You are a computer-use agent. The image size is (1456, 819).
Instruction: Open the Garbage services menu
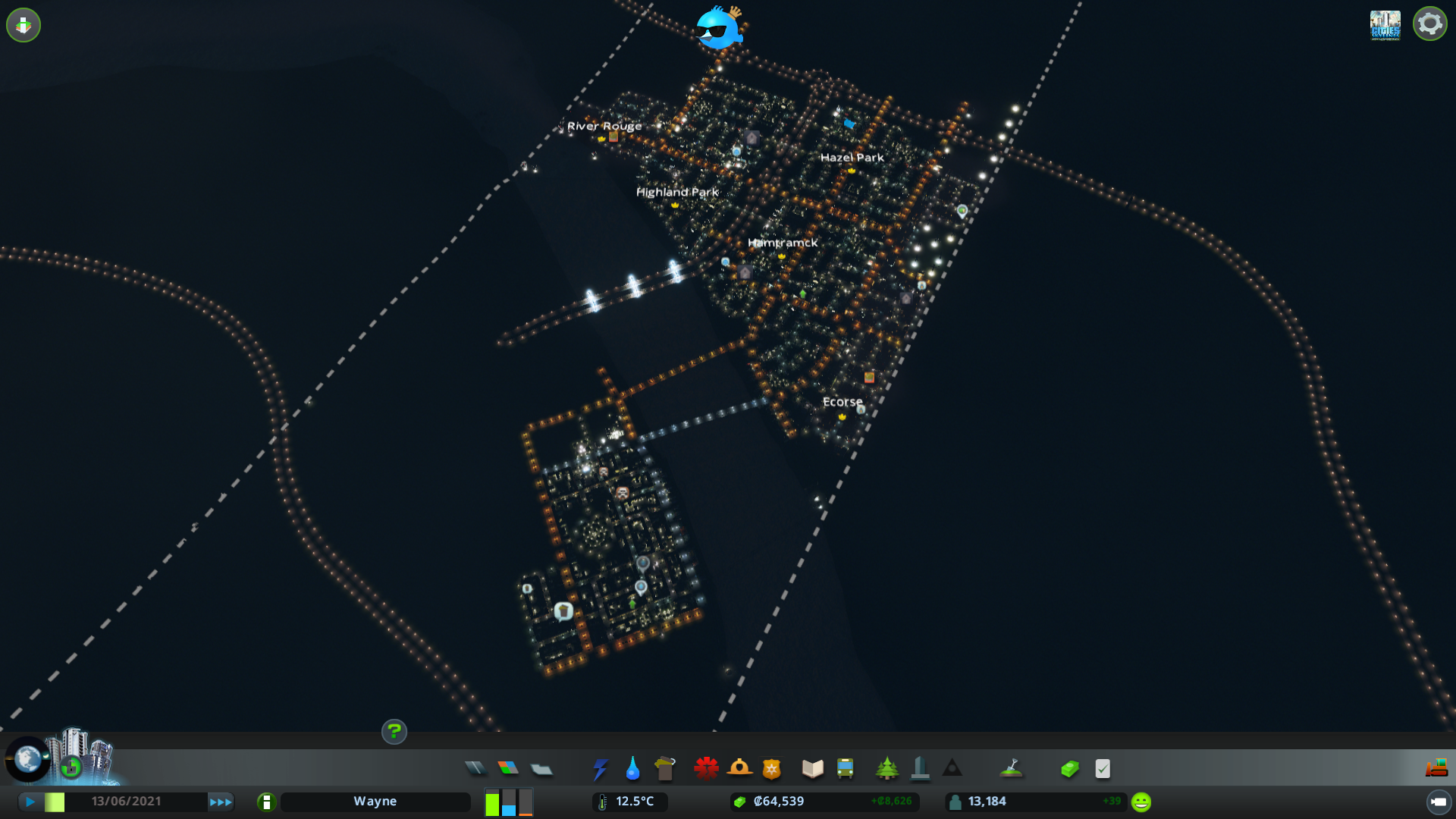coord(665,768)
